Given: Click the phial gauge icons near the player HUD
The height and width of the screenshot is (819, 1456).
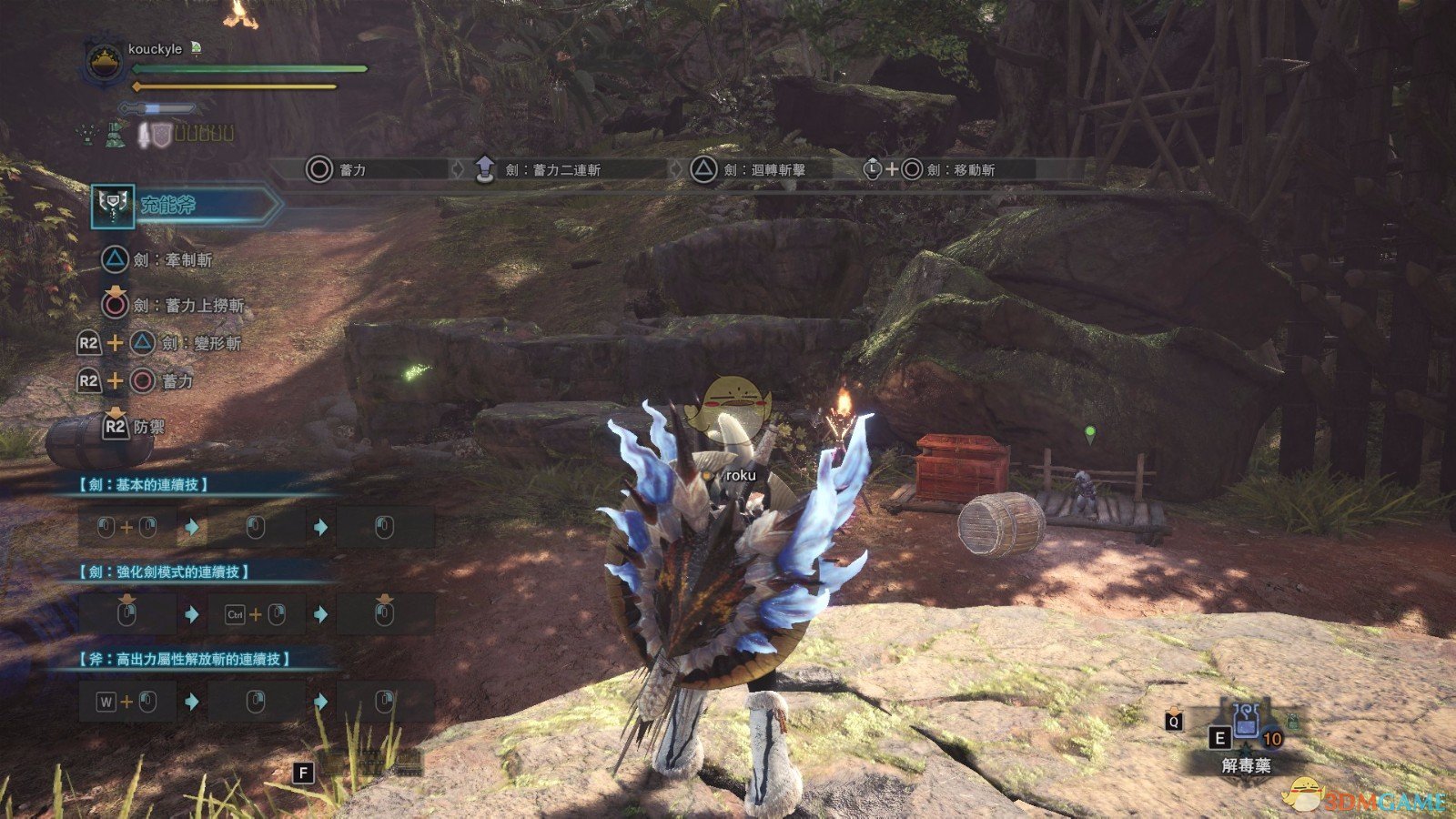Looking at the screenshot, I should click(205, 133).
